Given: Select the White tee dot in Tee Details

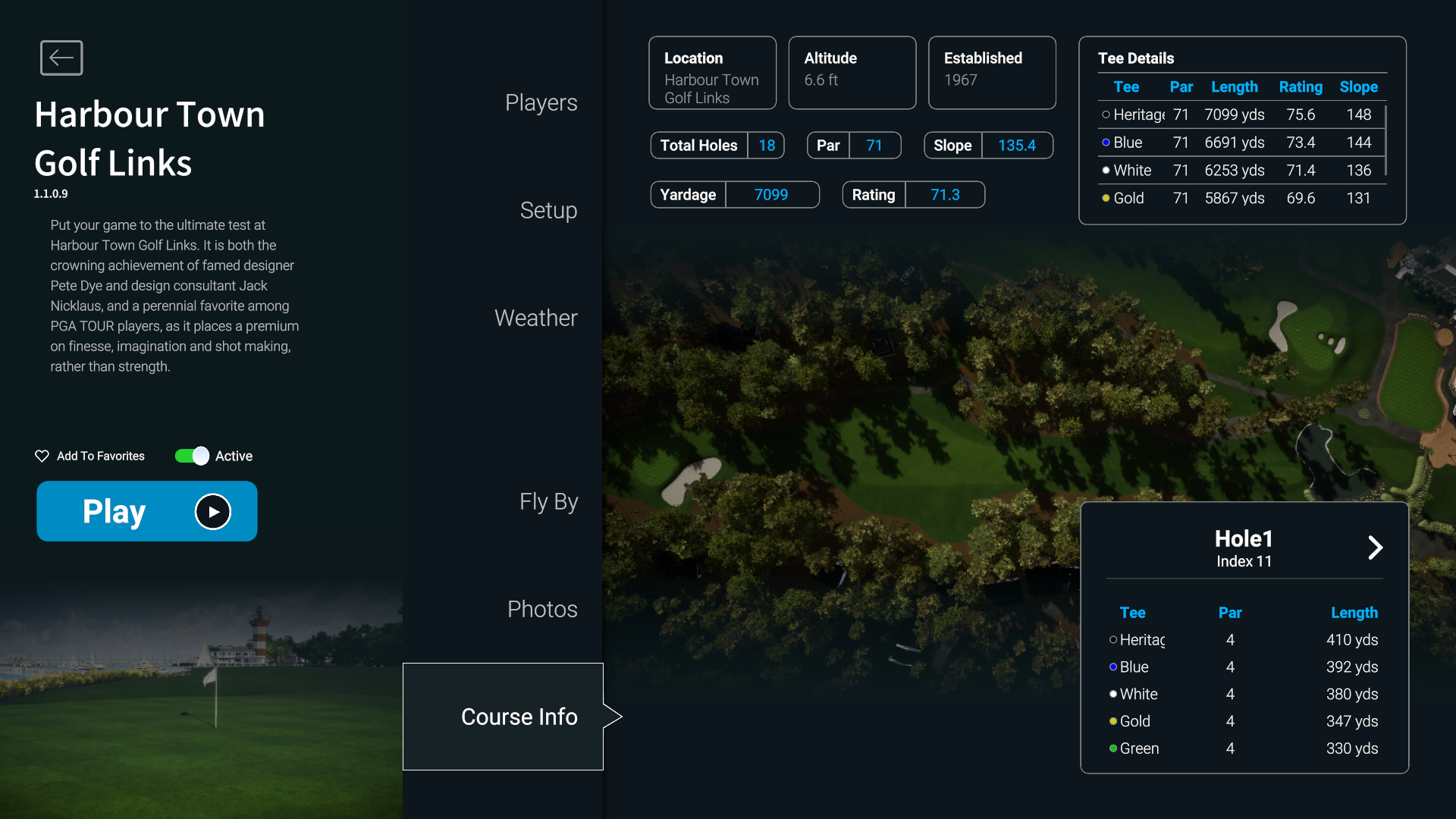Looking at the screenshot, I should point(1106,170).
